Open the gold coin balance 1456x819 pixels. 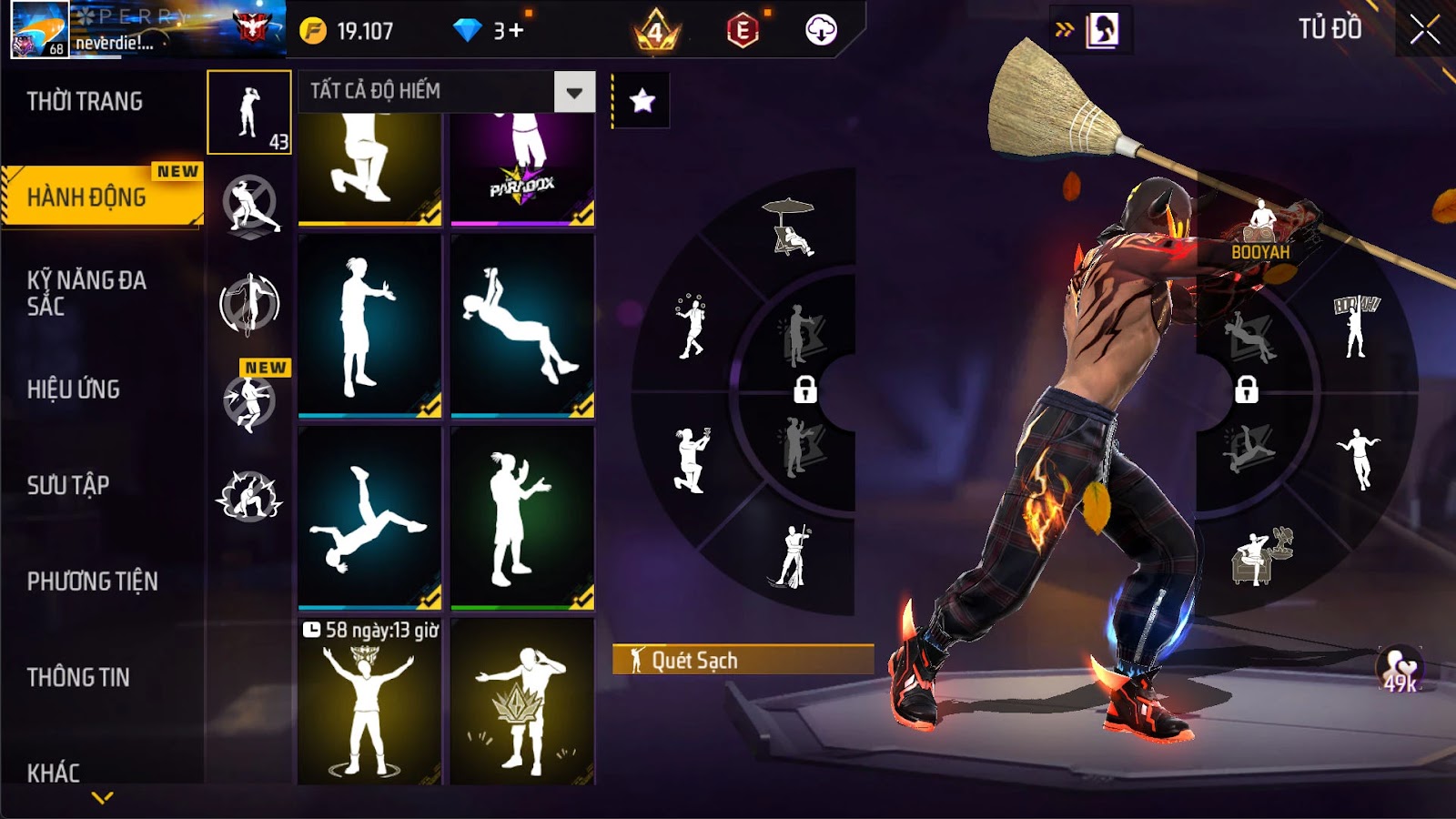point(349,31)
